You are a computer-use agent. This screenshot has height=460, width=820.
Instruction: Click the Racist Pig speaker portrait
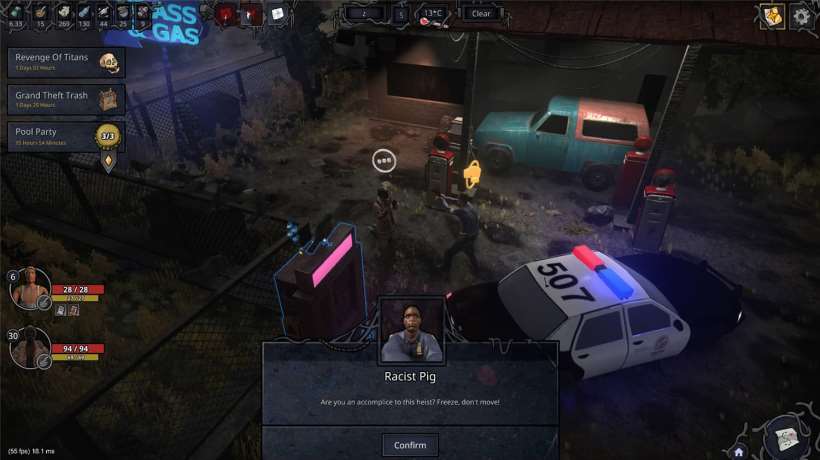click(412, 330)
